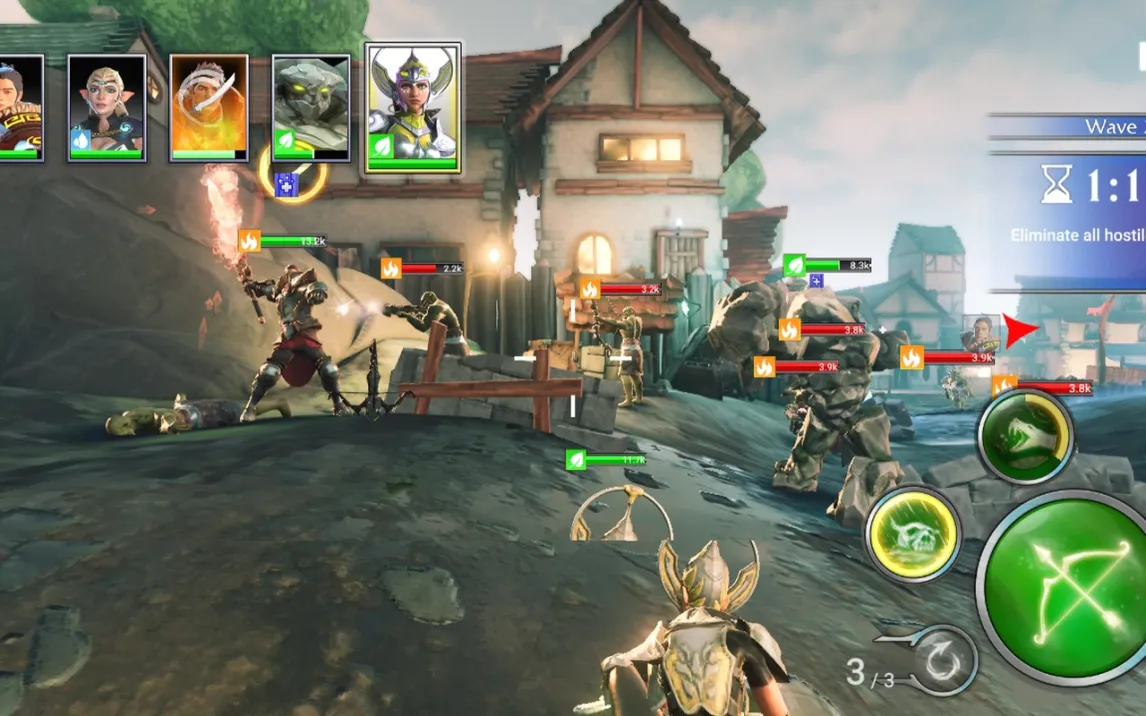Switch to the fiery headband hero portrait

(209, 107)
